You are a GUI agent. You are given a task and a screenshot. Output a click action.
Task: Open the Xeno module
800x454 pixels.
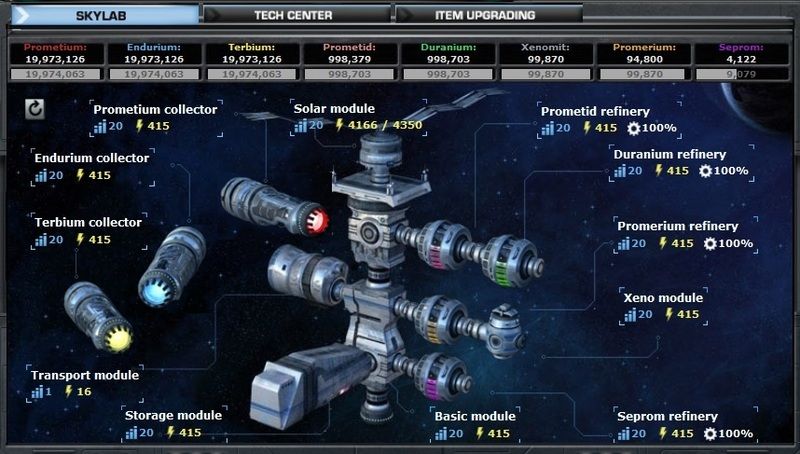(x=663, y=297)
